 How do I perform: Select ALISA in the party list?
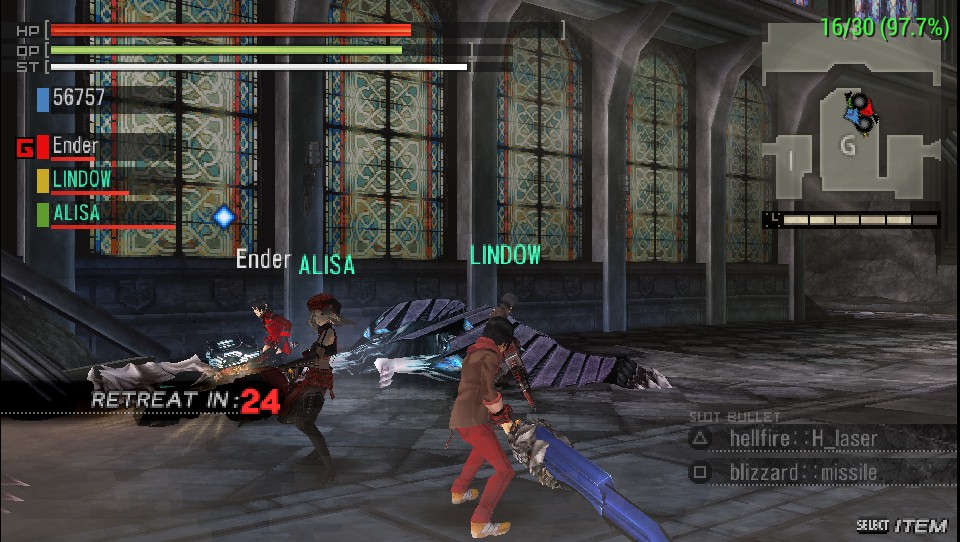click(x=76, y=213)
